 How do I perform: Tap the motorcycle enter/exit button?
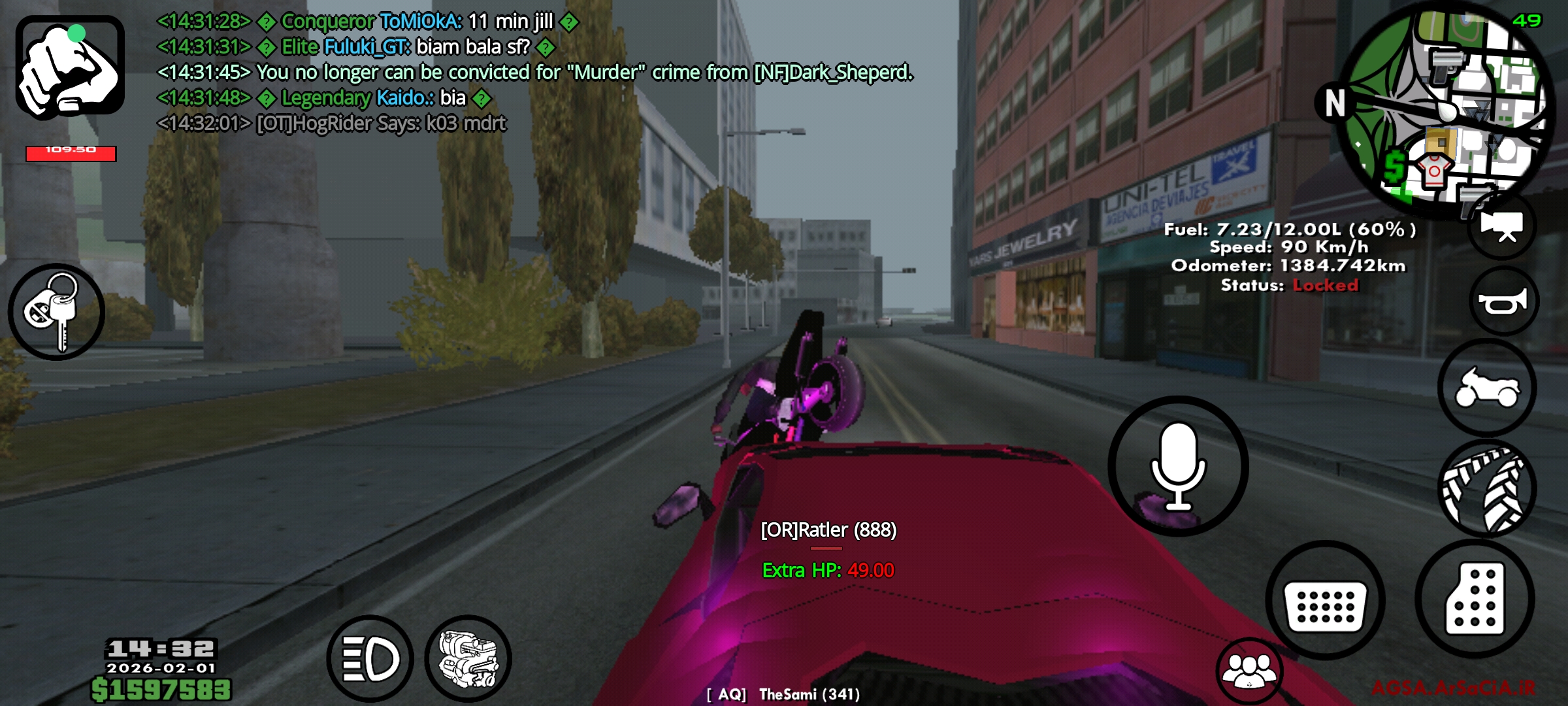(x=1487, y=388)
